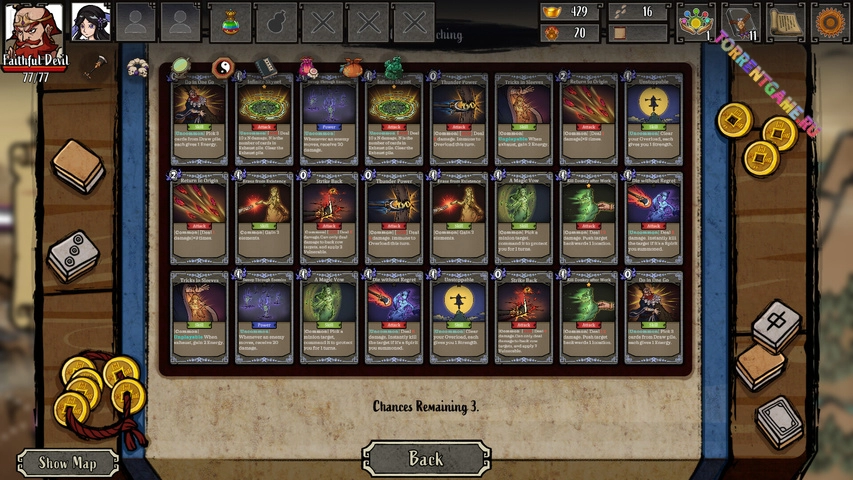Open the settings gear

pyautogui.click(x=828, y=22)
